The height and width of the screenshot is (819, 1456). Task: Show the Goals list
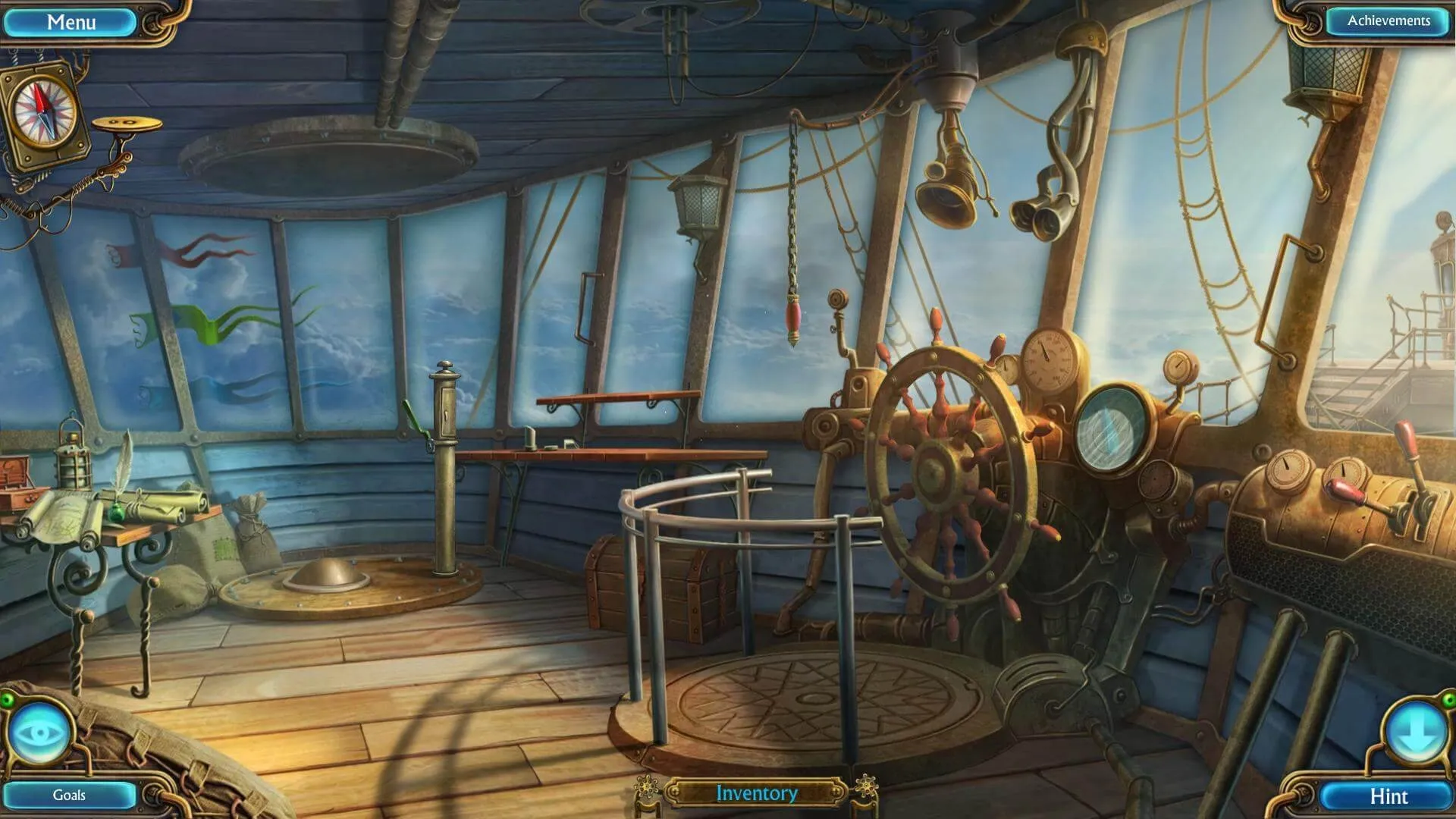pyautogui.click(x=69, y=795)
